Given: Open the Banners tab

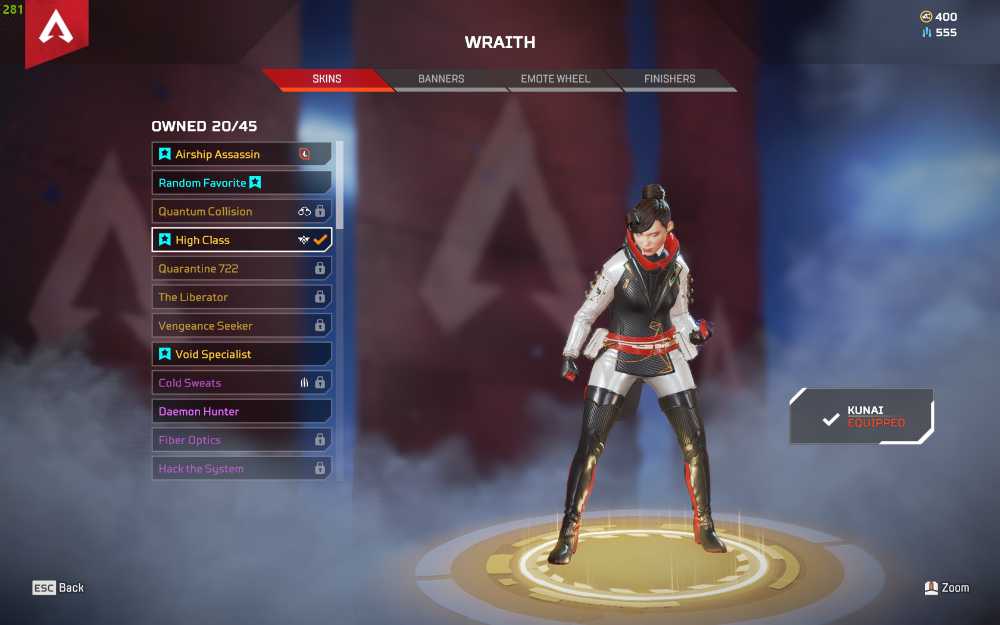Looking at the screenshot, I should pyautogui.click(x=441, y=79).
